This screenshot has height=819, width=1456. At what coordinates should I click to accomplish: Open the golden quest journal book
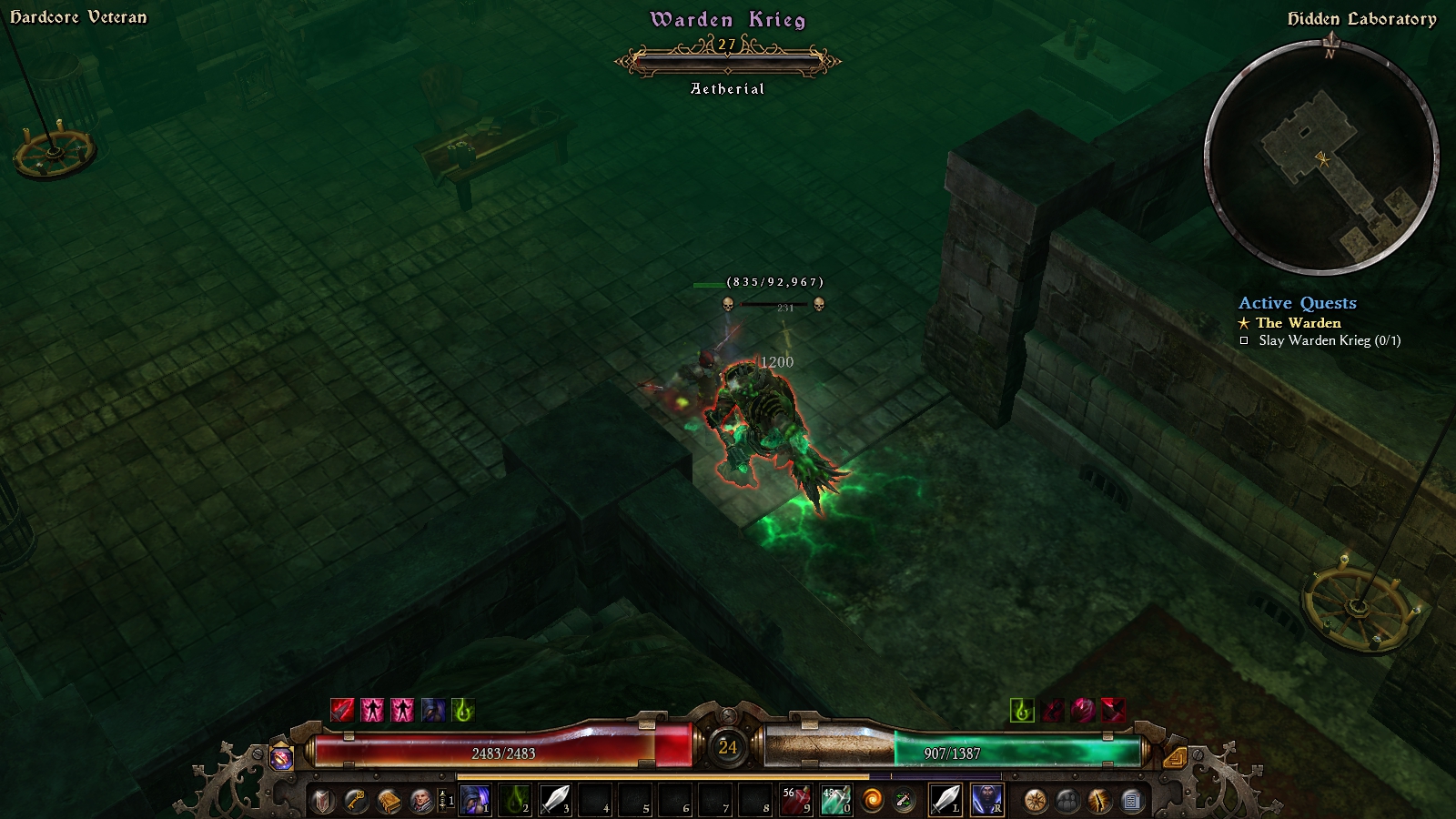389,801
